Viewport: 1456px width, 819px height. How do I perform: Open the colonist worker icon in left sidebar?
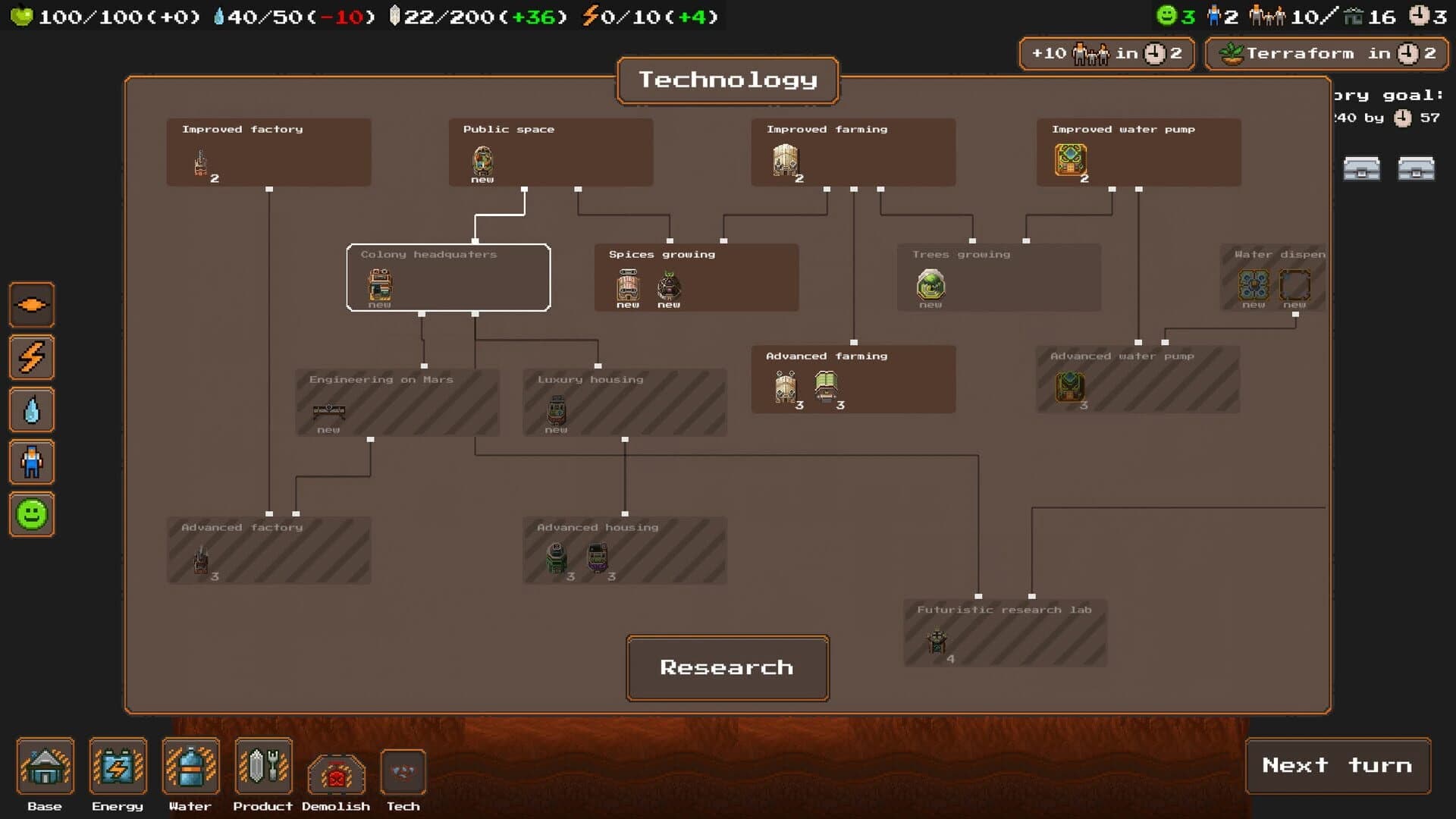click(x=31, y=462)
